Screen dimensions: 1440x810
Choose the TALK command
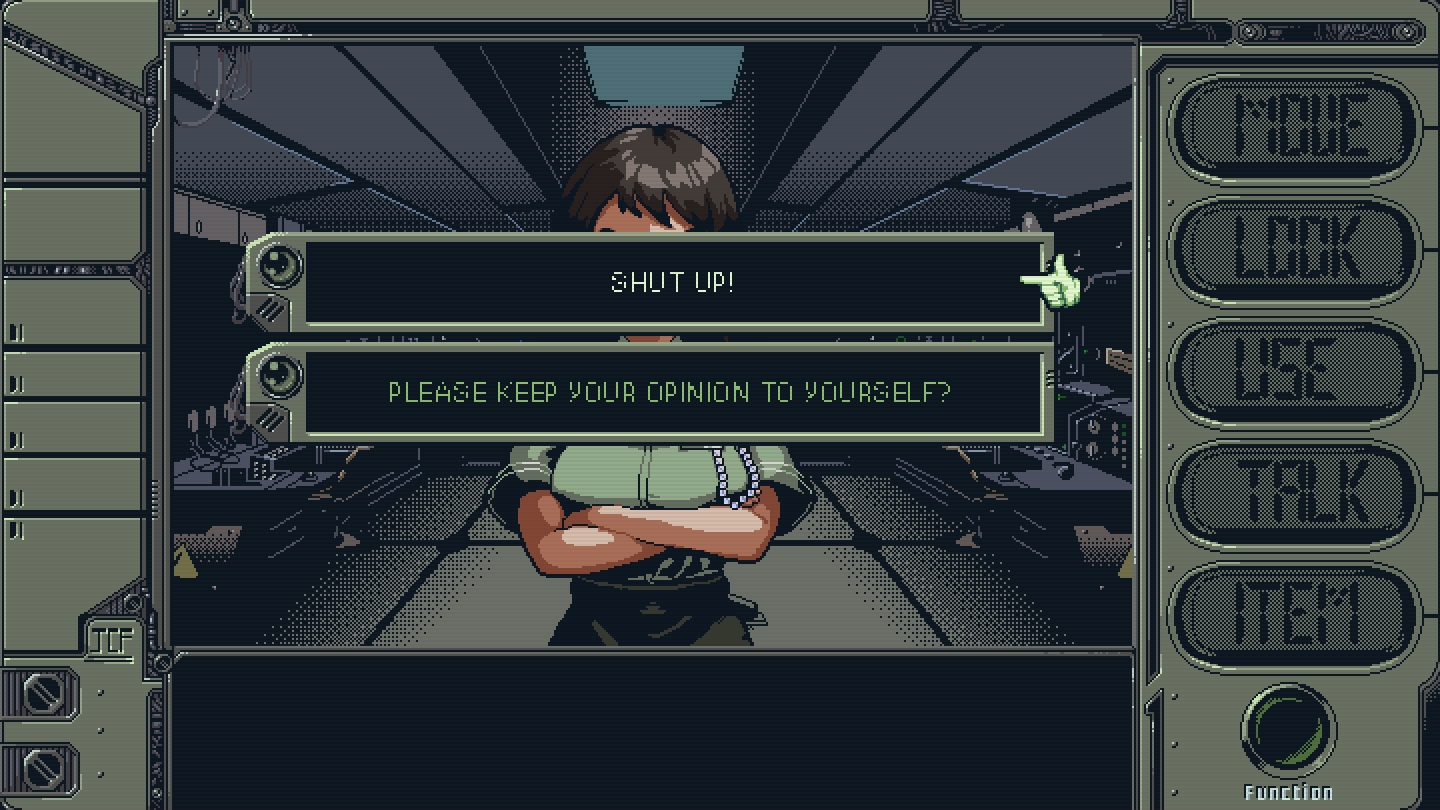click(1296, 495)
